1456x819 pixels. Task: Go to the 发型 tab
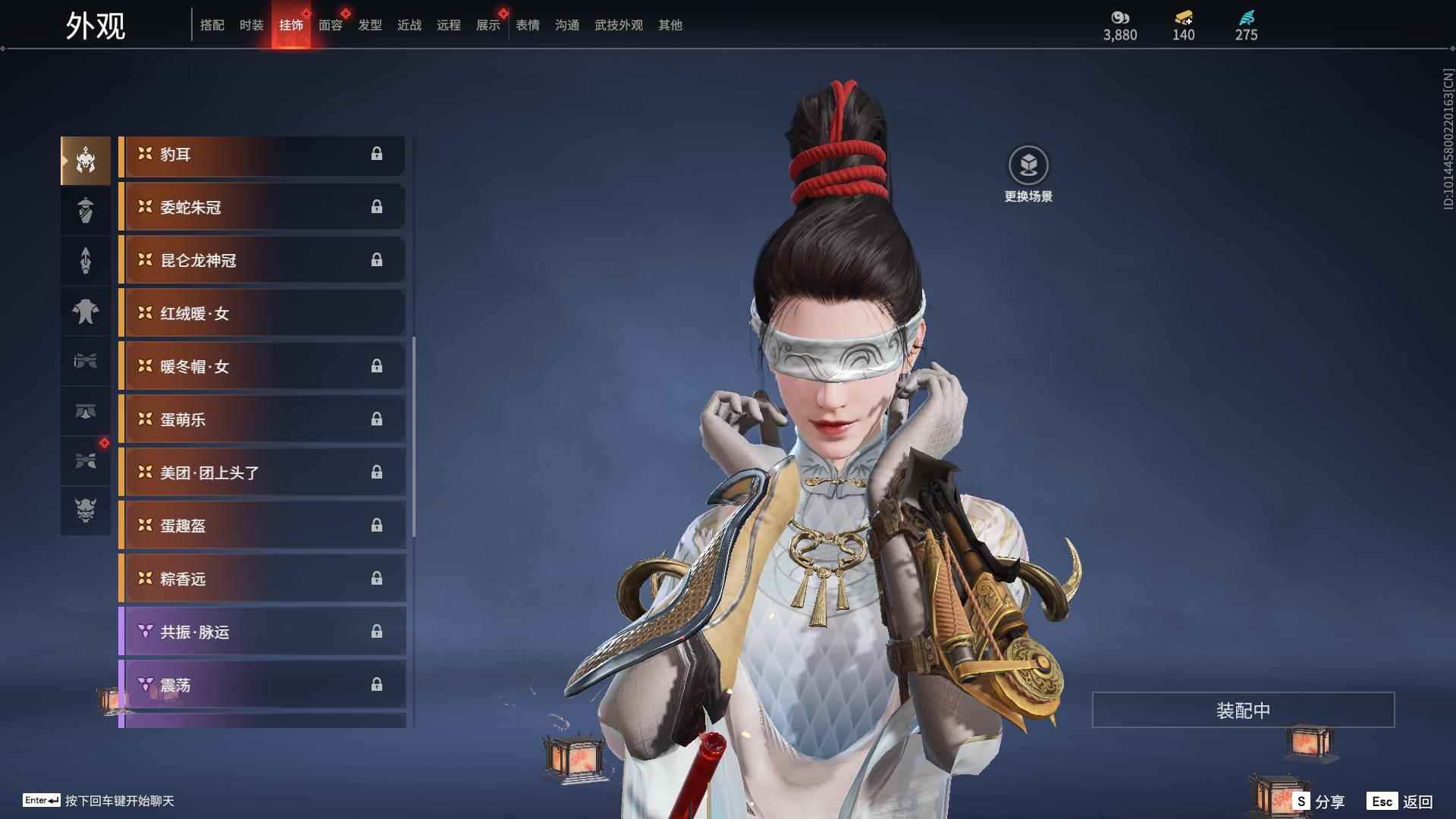(369, 25)
